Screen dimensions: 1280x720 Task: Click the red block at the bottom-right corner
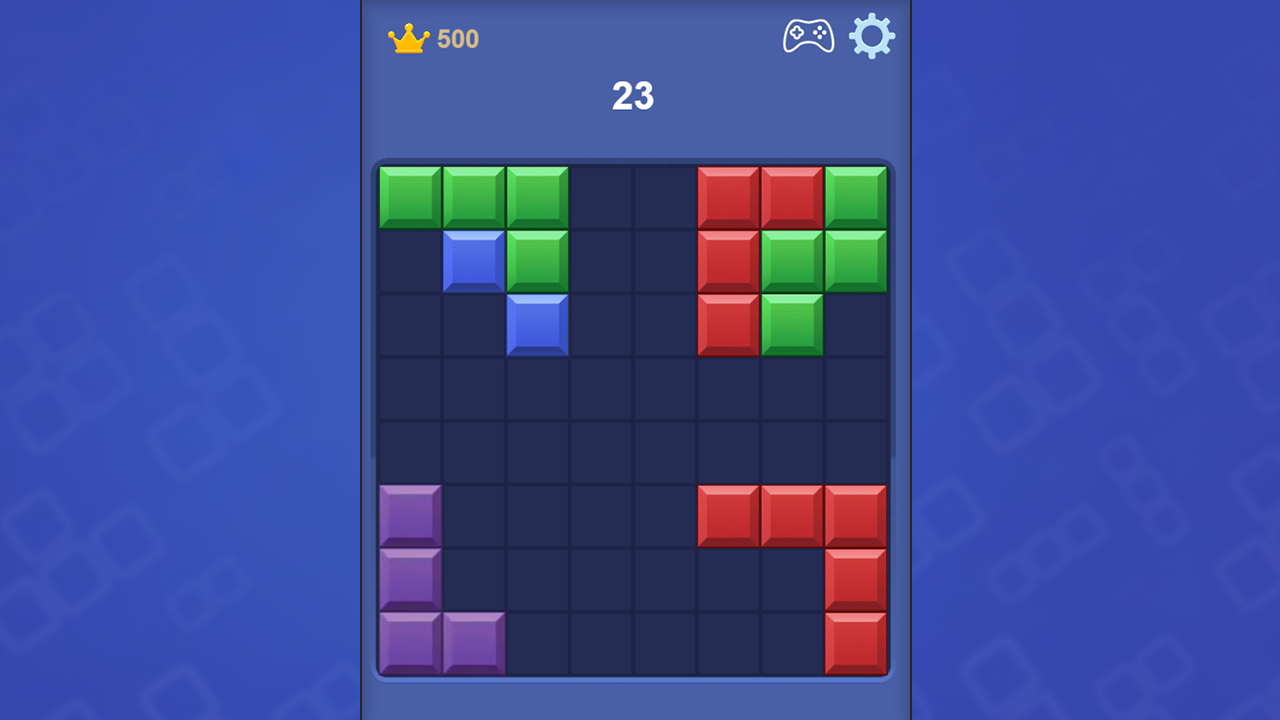(857, 642)
